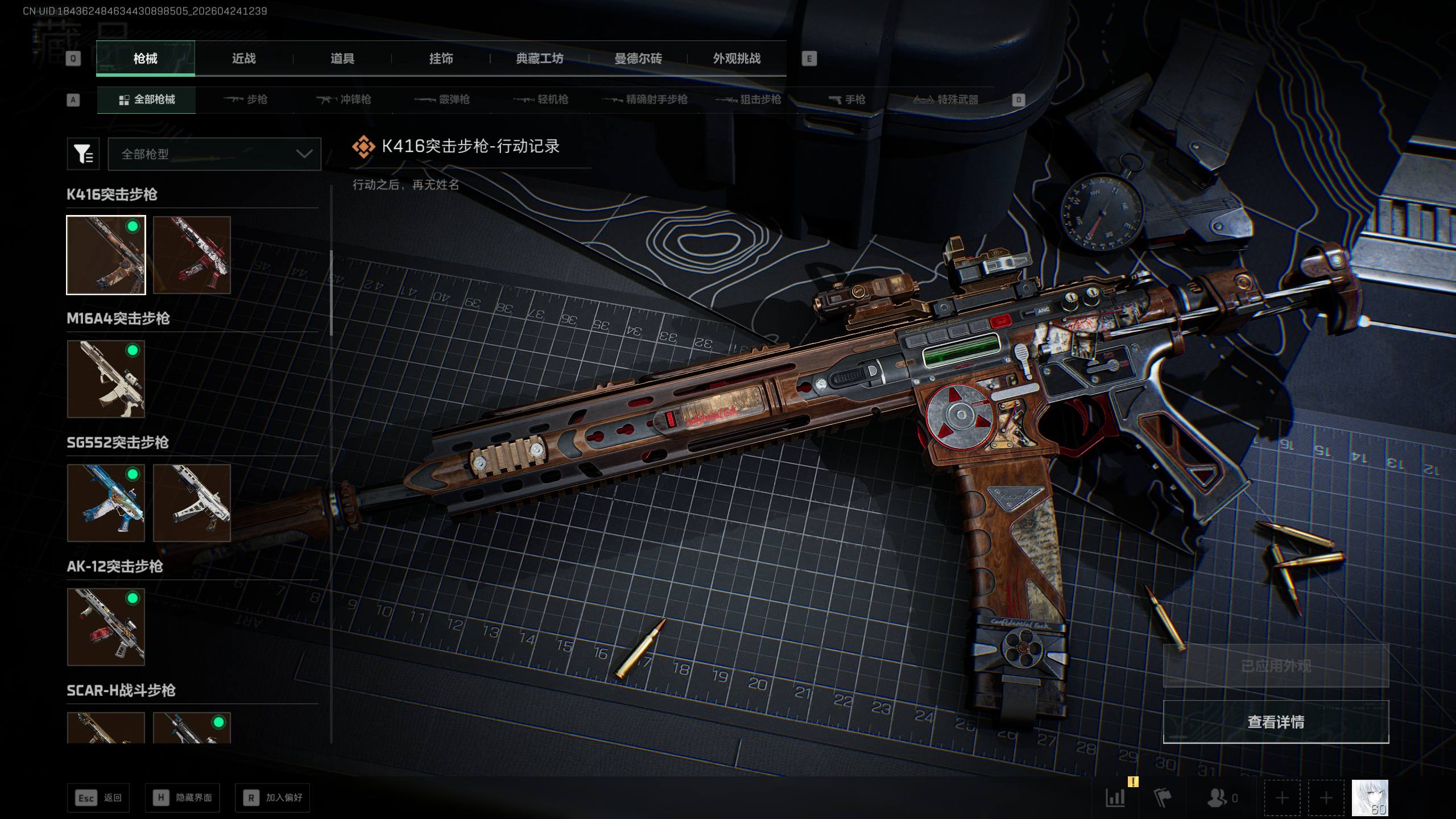The height and width of the screenshot is (819, 1456).
Task: Switch to 曼德尔砖 tab
Action: coord(638,59)
